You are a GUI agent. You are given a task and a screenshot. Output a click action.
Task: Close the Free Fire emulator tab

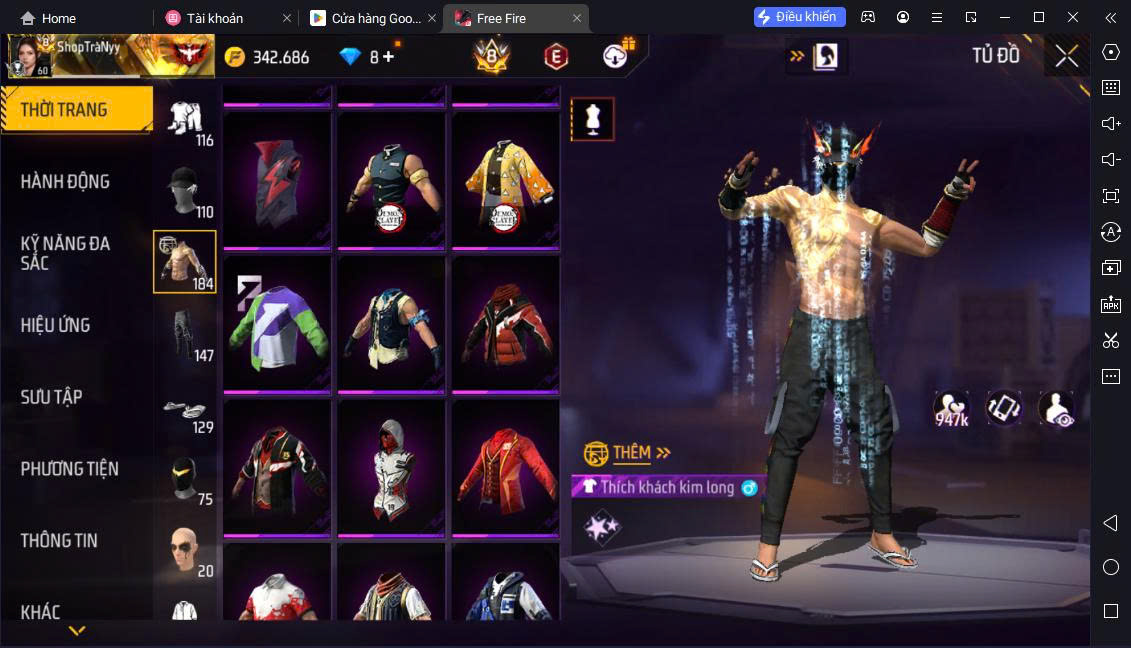[x=576, y=18]
